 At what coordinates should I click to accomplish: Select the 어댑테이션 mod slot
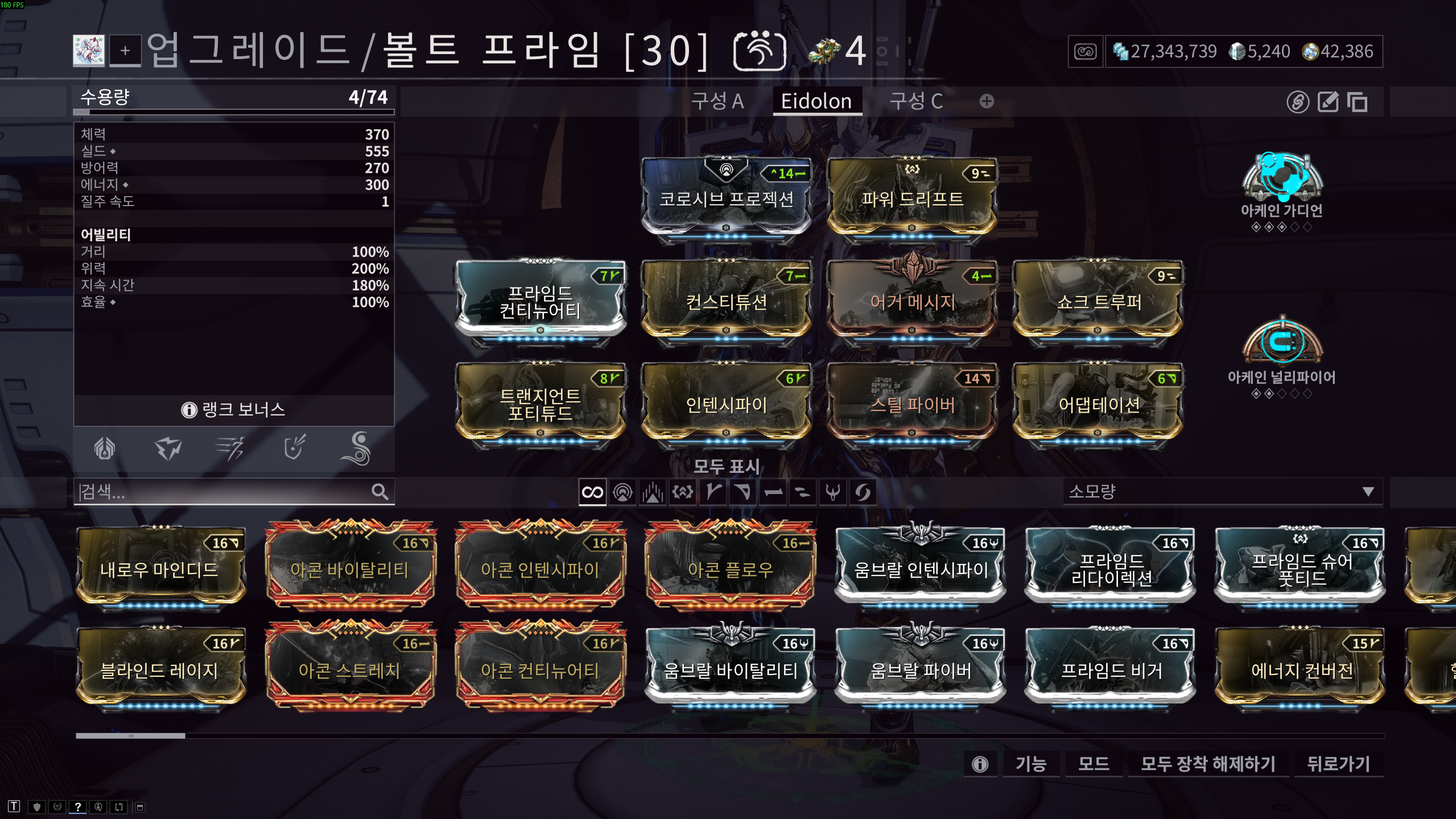[1098, 404]
